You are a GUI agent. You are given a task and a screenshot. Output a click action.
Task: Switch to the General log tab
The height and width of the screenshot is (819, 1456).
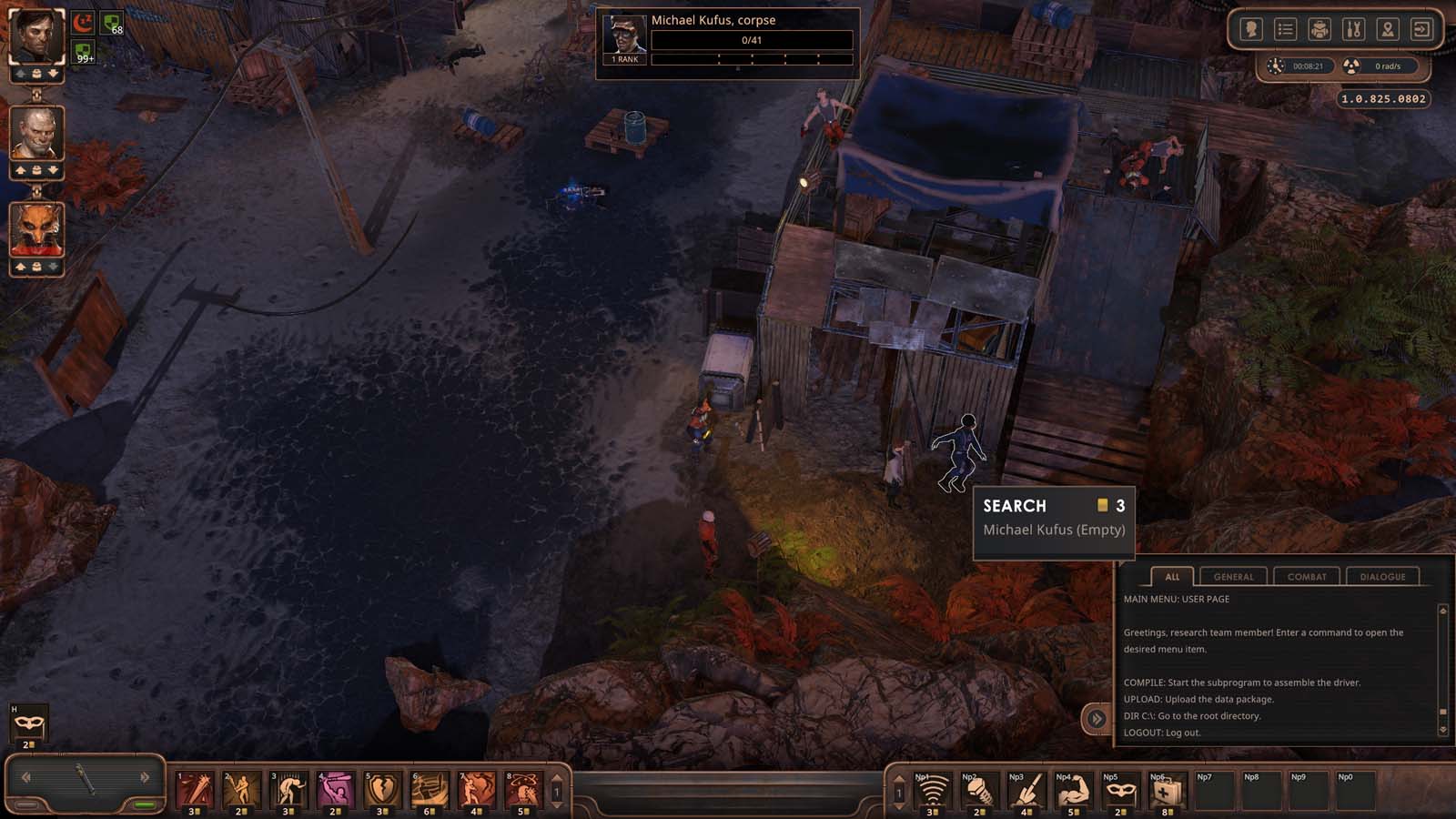point(1233,577)
